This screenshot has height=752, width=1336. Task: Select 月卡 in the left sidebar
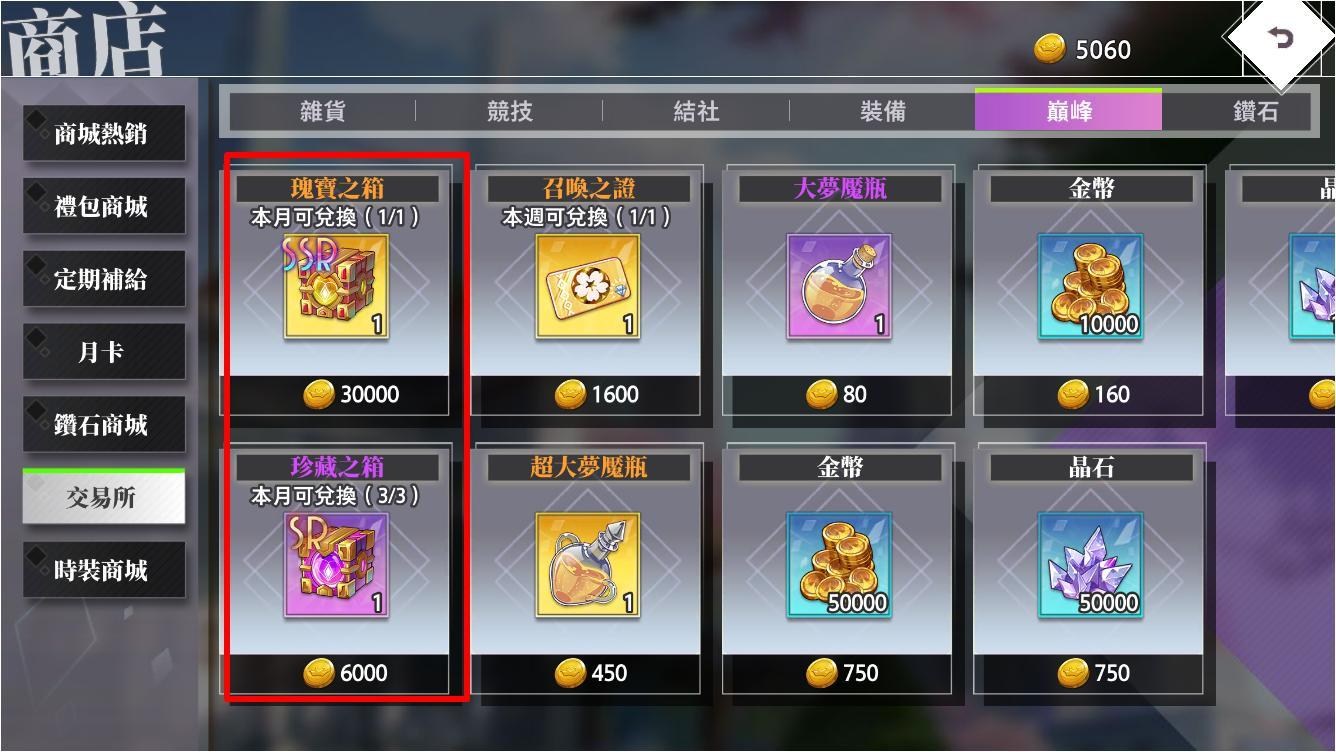tap(102, 351)
